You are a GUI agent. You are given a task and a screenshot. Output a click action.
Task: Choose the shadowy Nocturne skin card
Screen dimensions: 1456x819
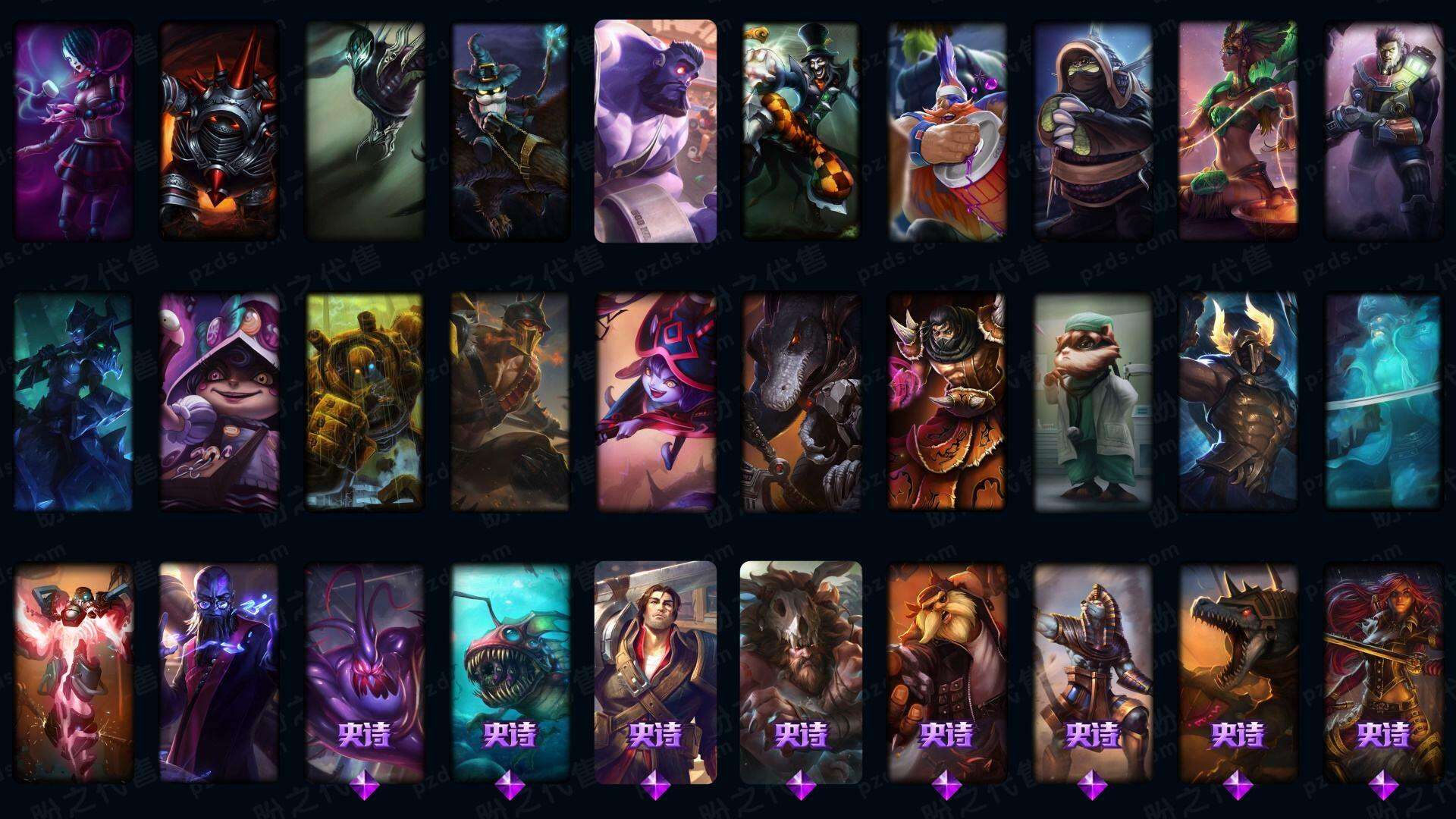tap(365, 130)
